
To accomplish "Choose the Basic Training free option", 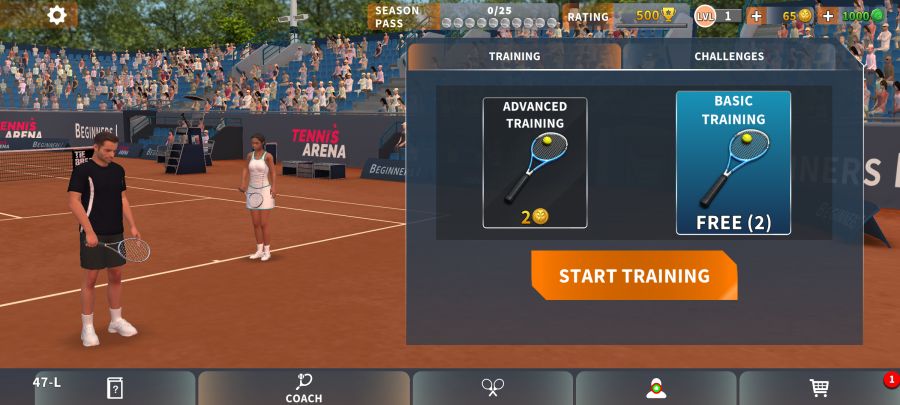I will tap(733, 162).
